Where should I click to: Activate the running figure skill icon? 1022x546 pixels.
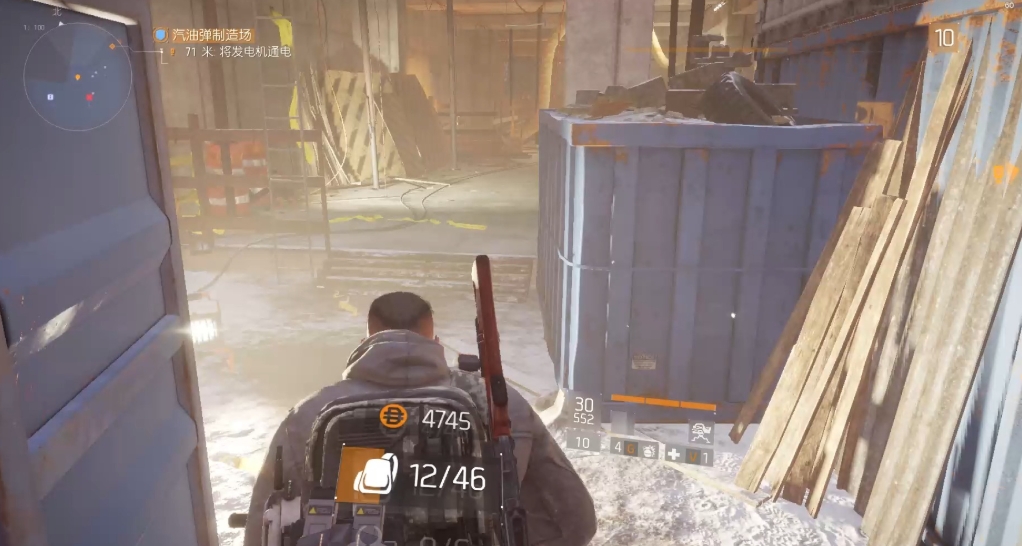700,433
